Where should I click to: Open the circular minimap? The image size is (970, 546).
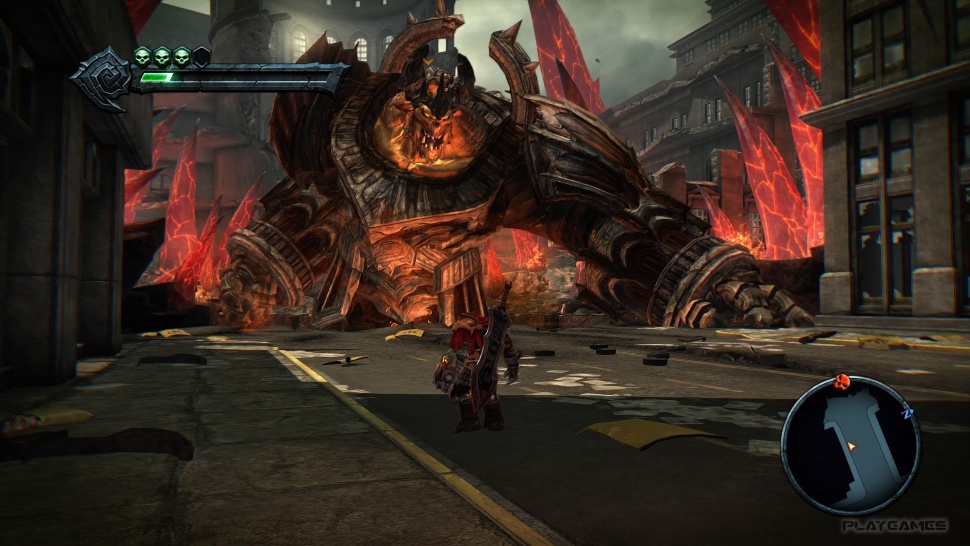850,445
